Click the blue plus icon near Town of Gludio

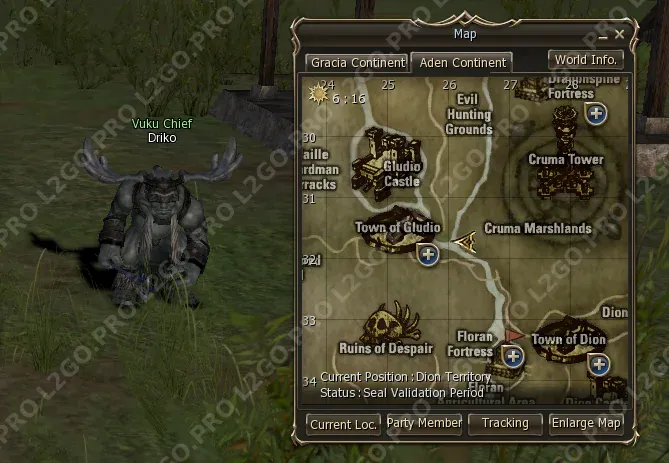[x=429, y=254]
